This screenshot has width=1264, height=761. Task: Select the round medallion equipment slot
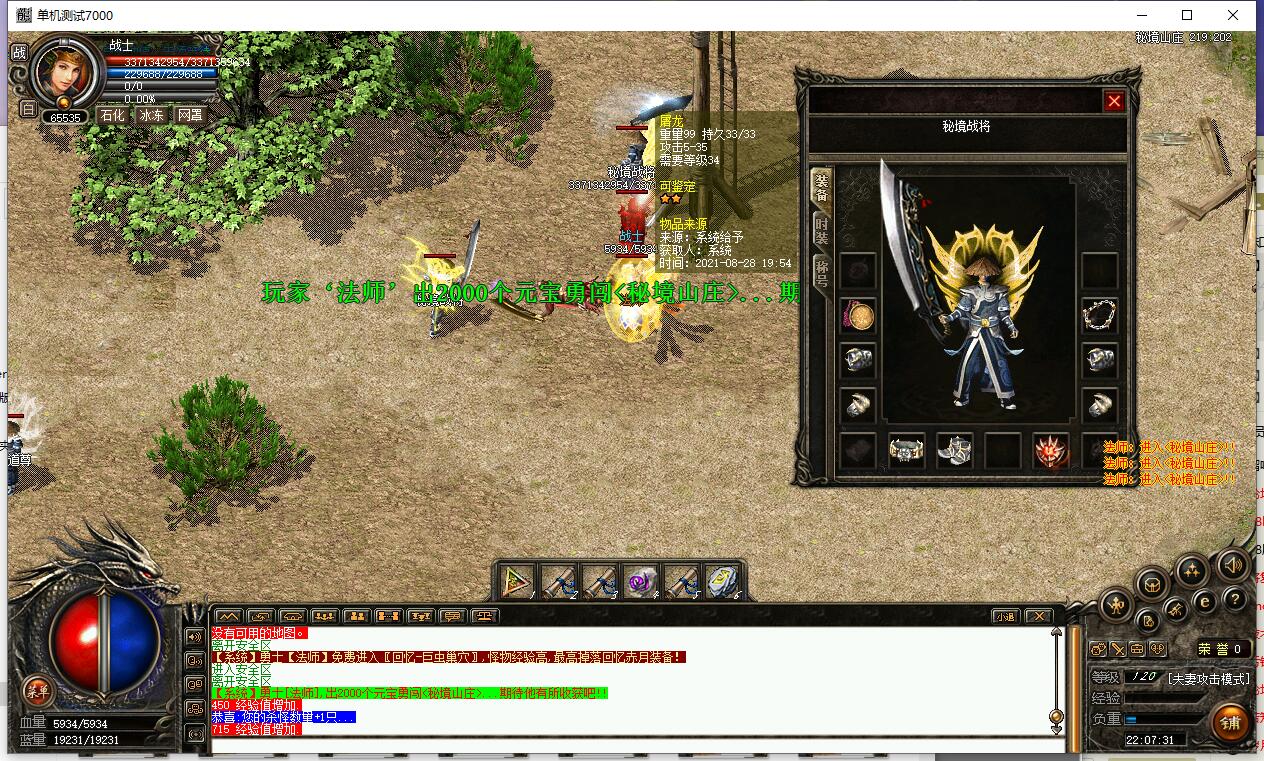pyautogui.click(x=858, y=316)
